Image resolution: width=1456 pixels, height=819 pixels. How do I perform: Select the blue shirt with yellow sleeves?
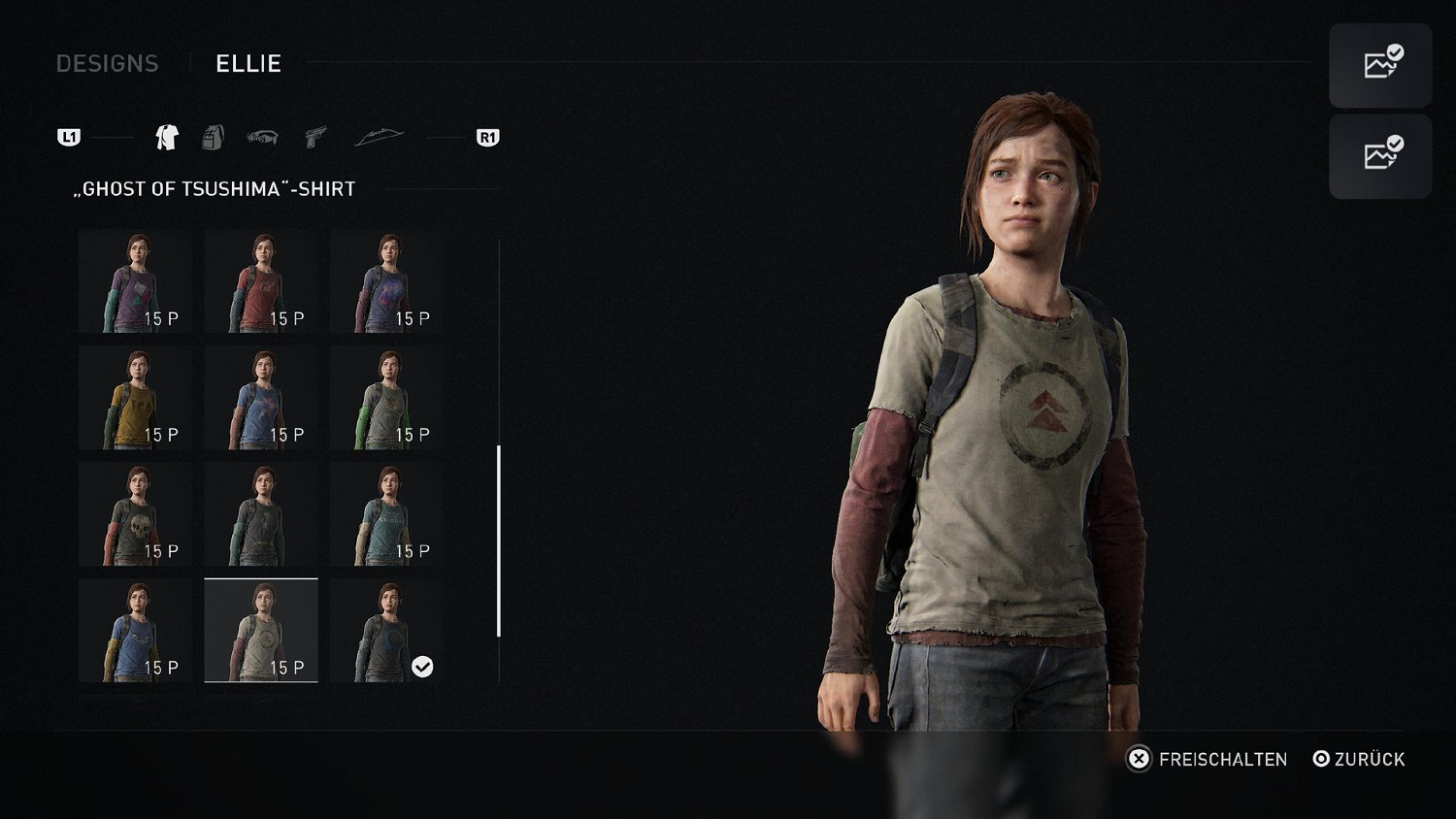[135, 631]
